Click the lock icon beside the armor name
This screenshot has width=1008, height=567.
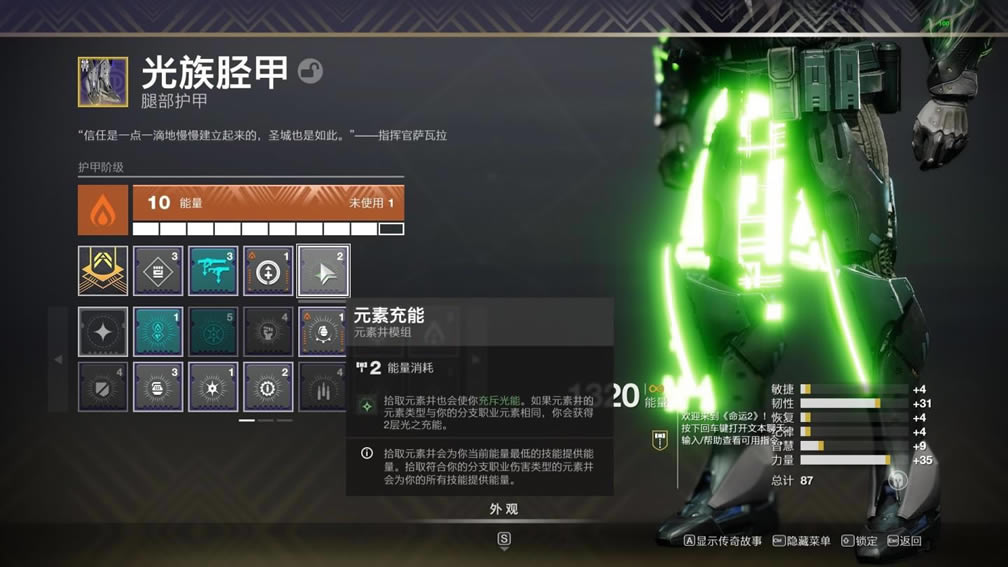point(310,71)
